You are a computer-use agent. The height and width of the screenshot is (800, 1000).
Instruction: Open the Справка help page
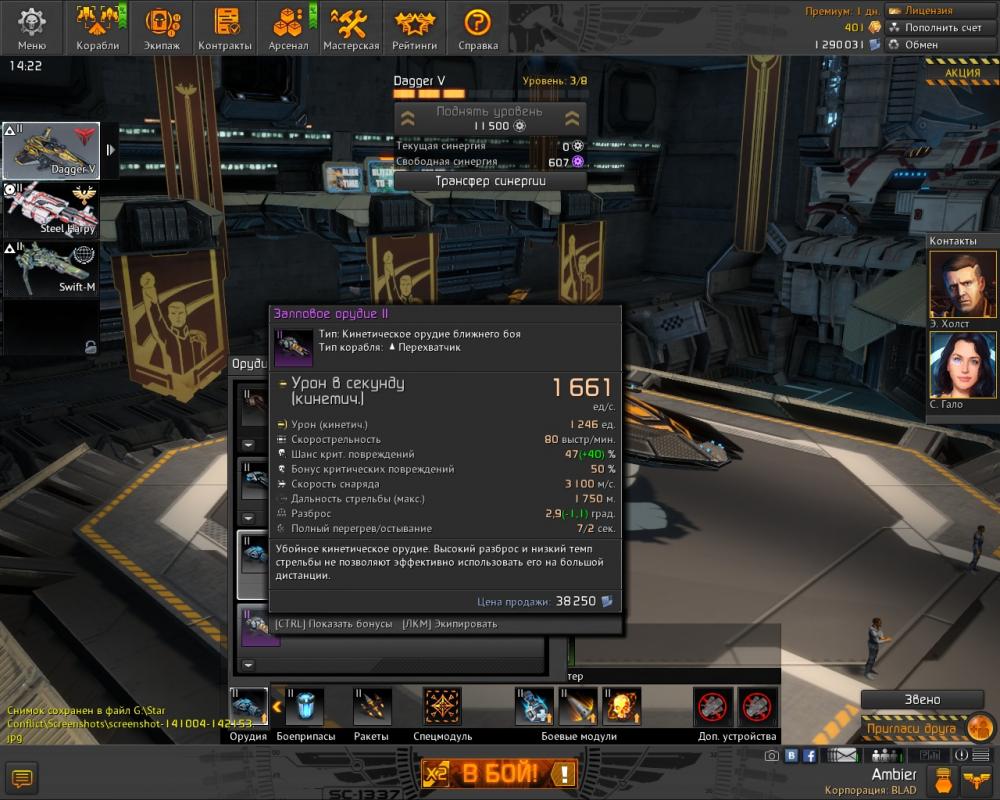[478, 28]
